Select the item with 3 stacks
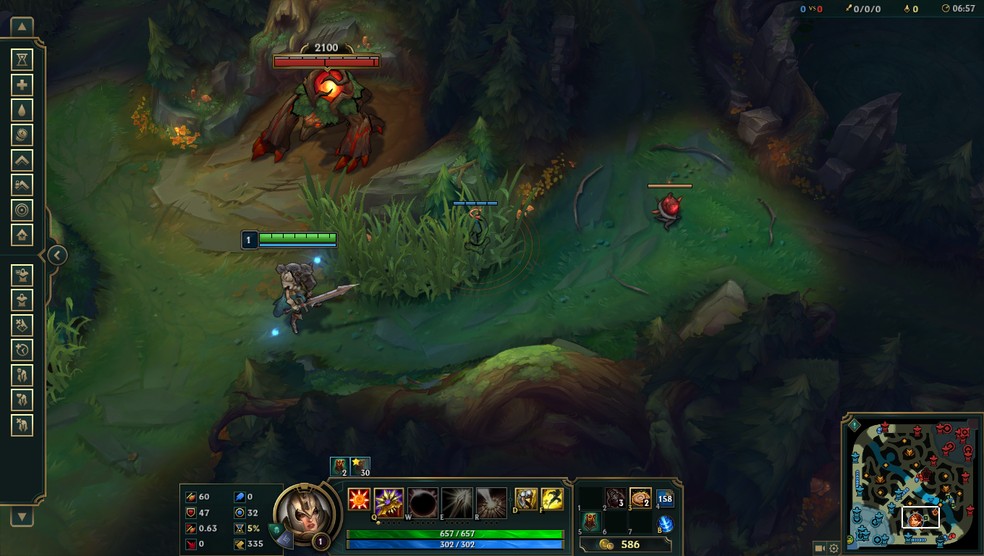 tap(616, 499)
